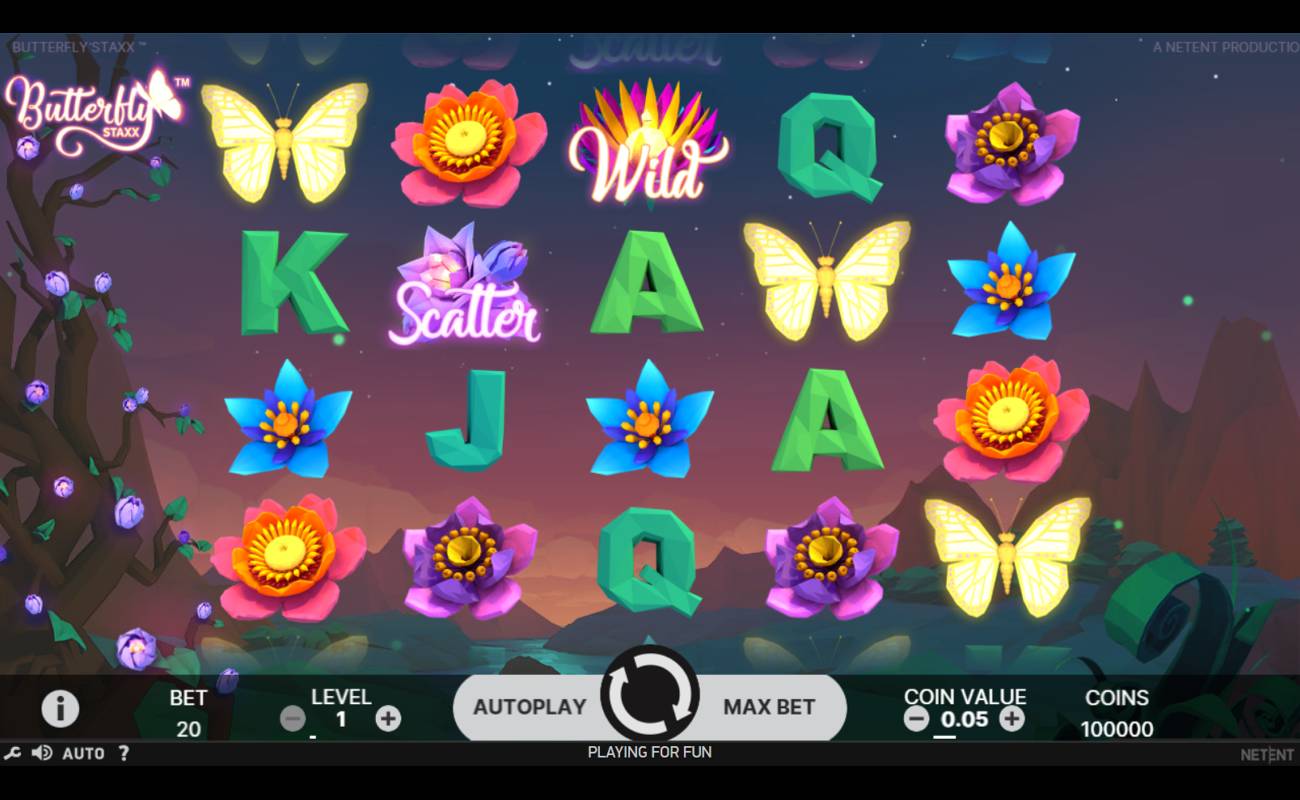Click the COINS balance of 100000

pos(1117,729)
